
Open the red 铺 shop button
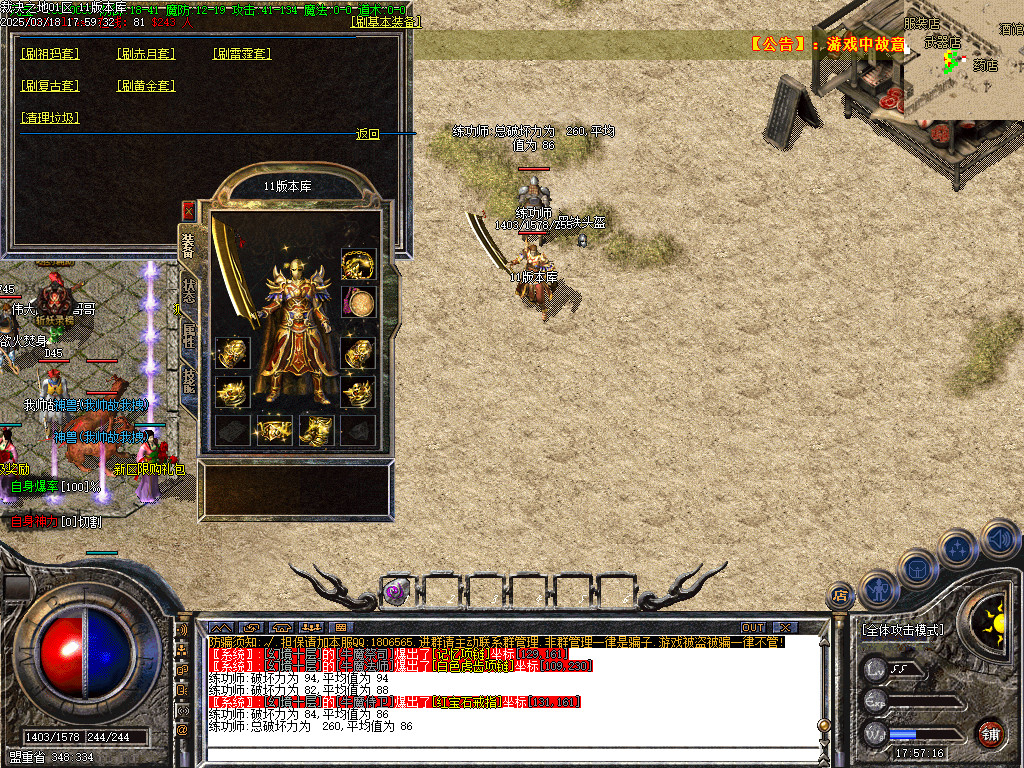(x=991, y=733)
